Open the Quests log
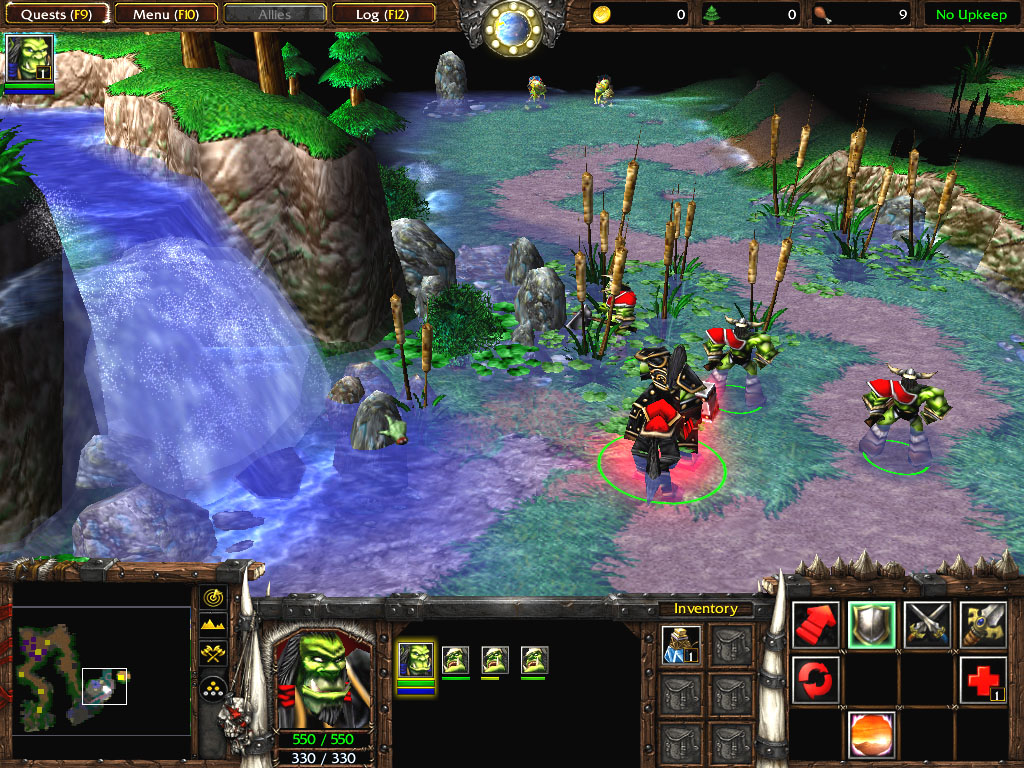This screenshot has width=1024, height=768. pos(57,15)
